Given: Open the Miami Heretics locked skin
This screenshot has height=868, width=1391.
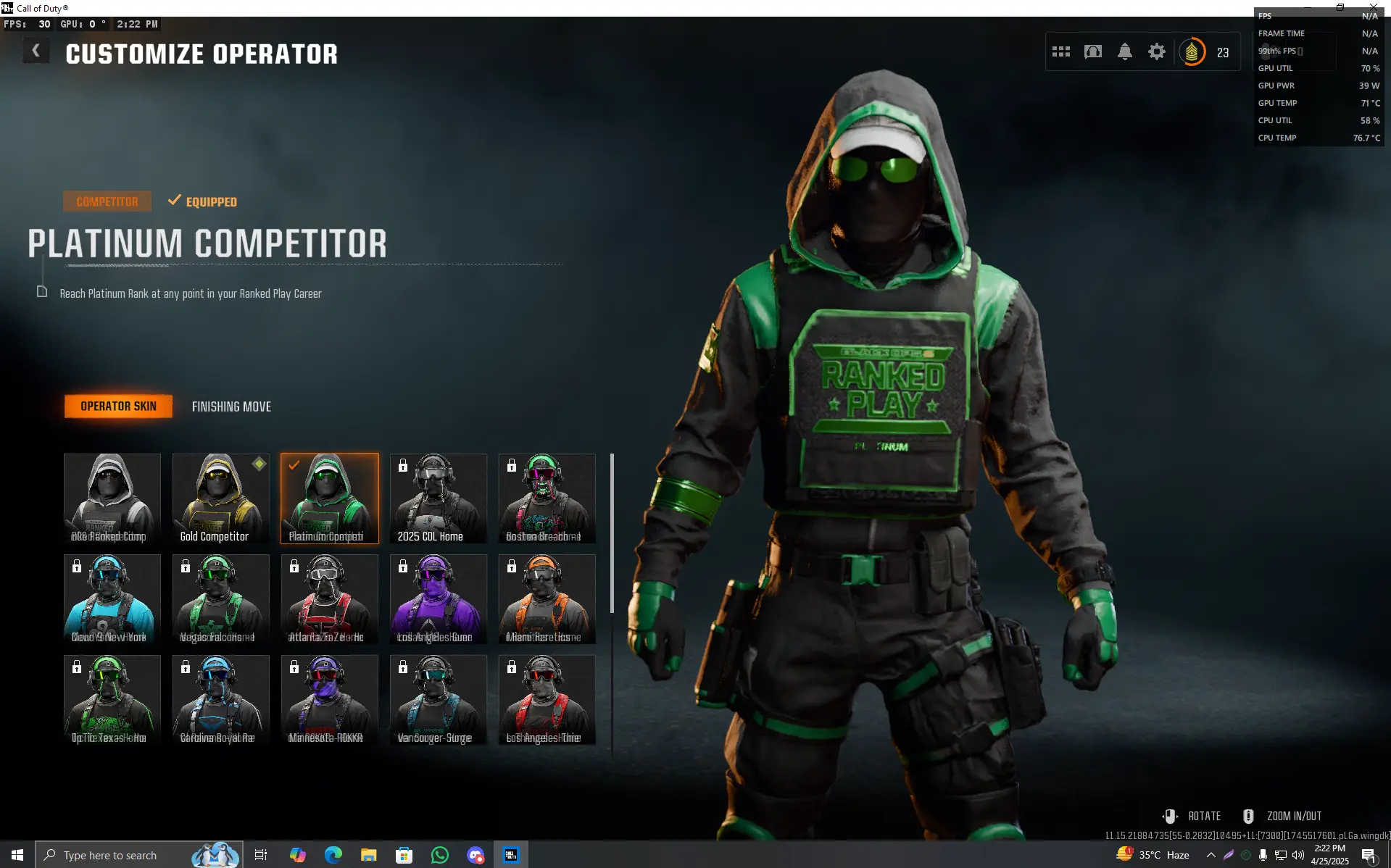Looking at the screenshot, I should 546,599.
